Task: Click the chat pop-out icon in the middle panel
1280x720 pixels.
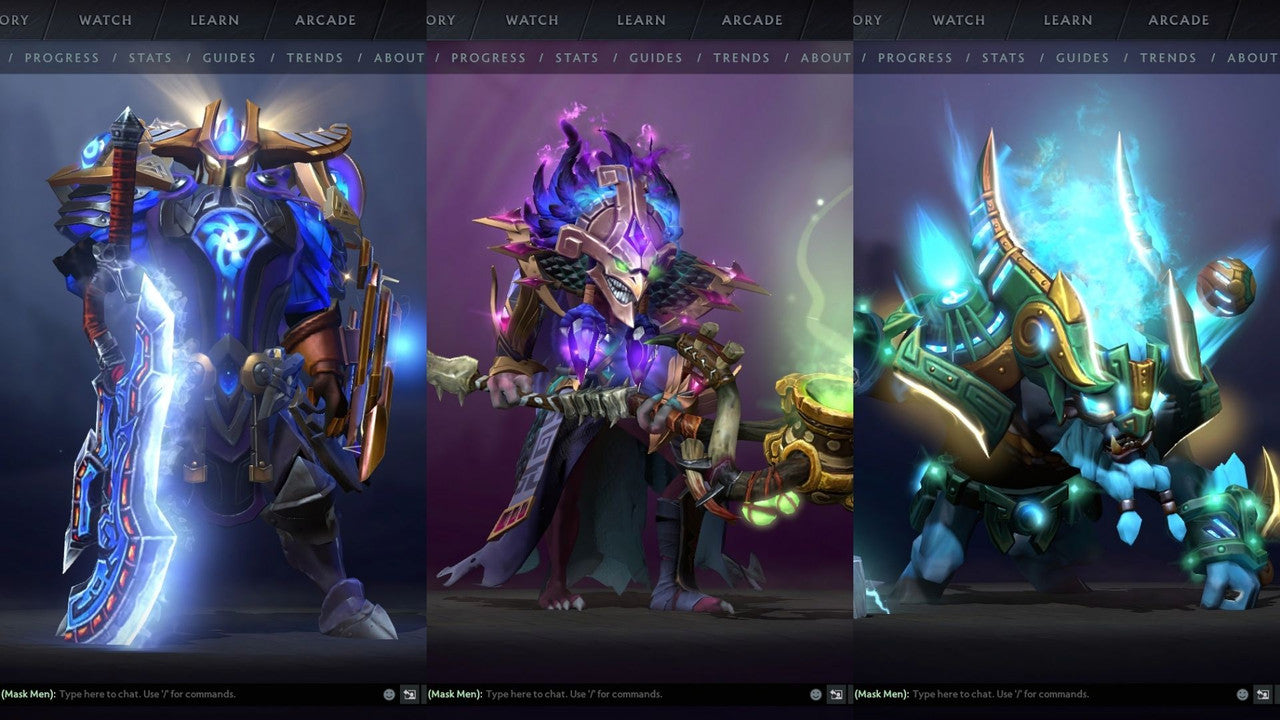Action: coord(836,694)
